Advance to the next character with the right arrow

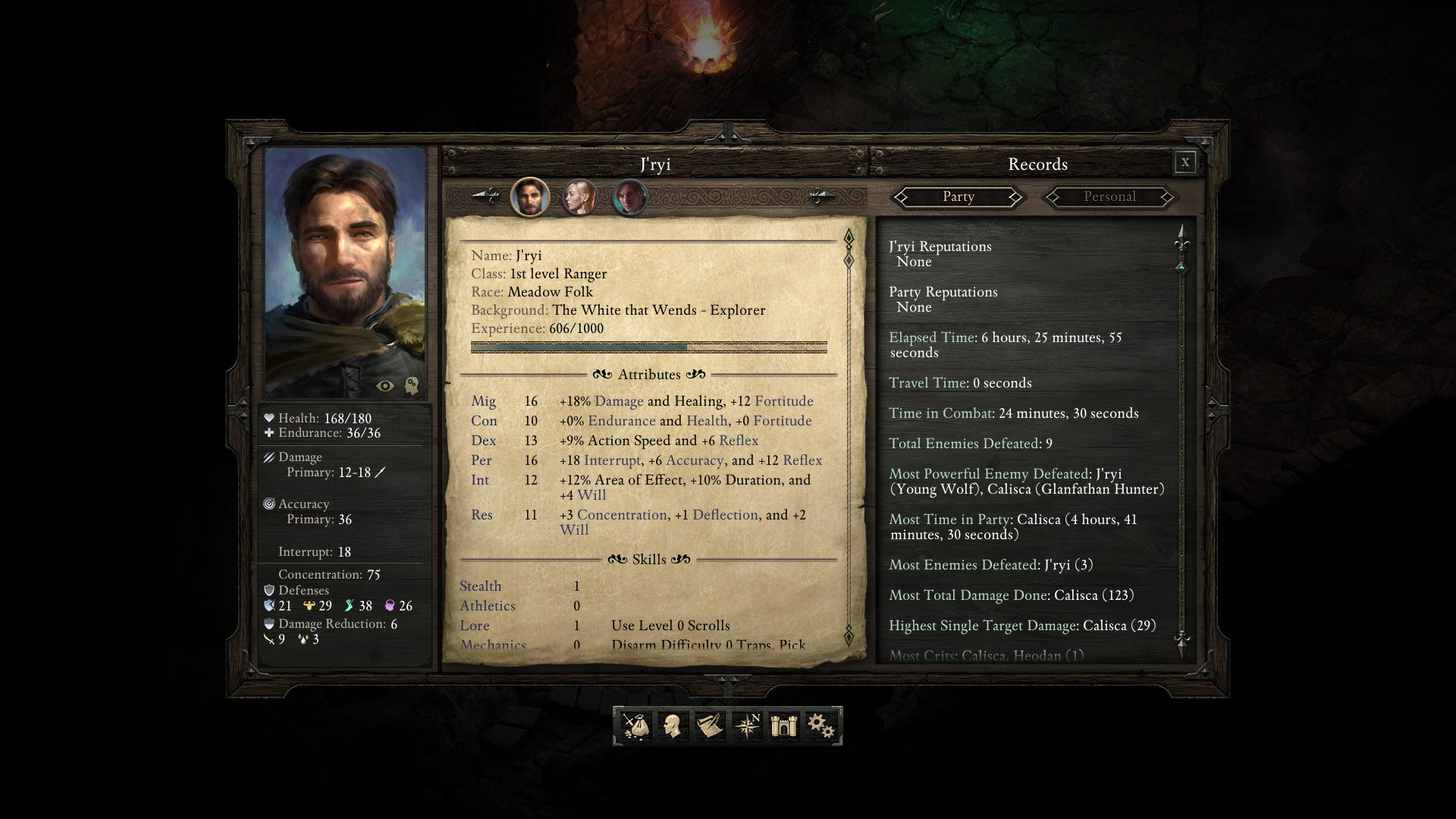click(821, 196)
